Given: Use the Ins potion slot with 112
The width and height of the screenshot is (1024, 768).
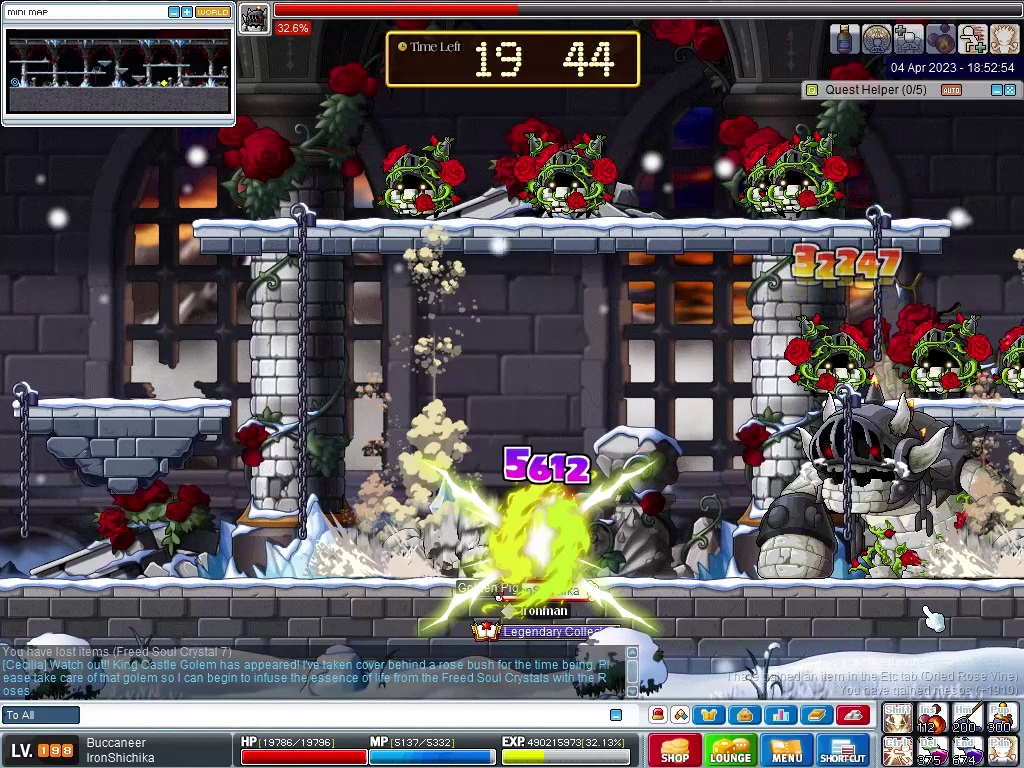Looking at the screenshot, I should tap(932, 717).
